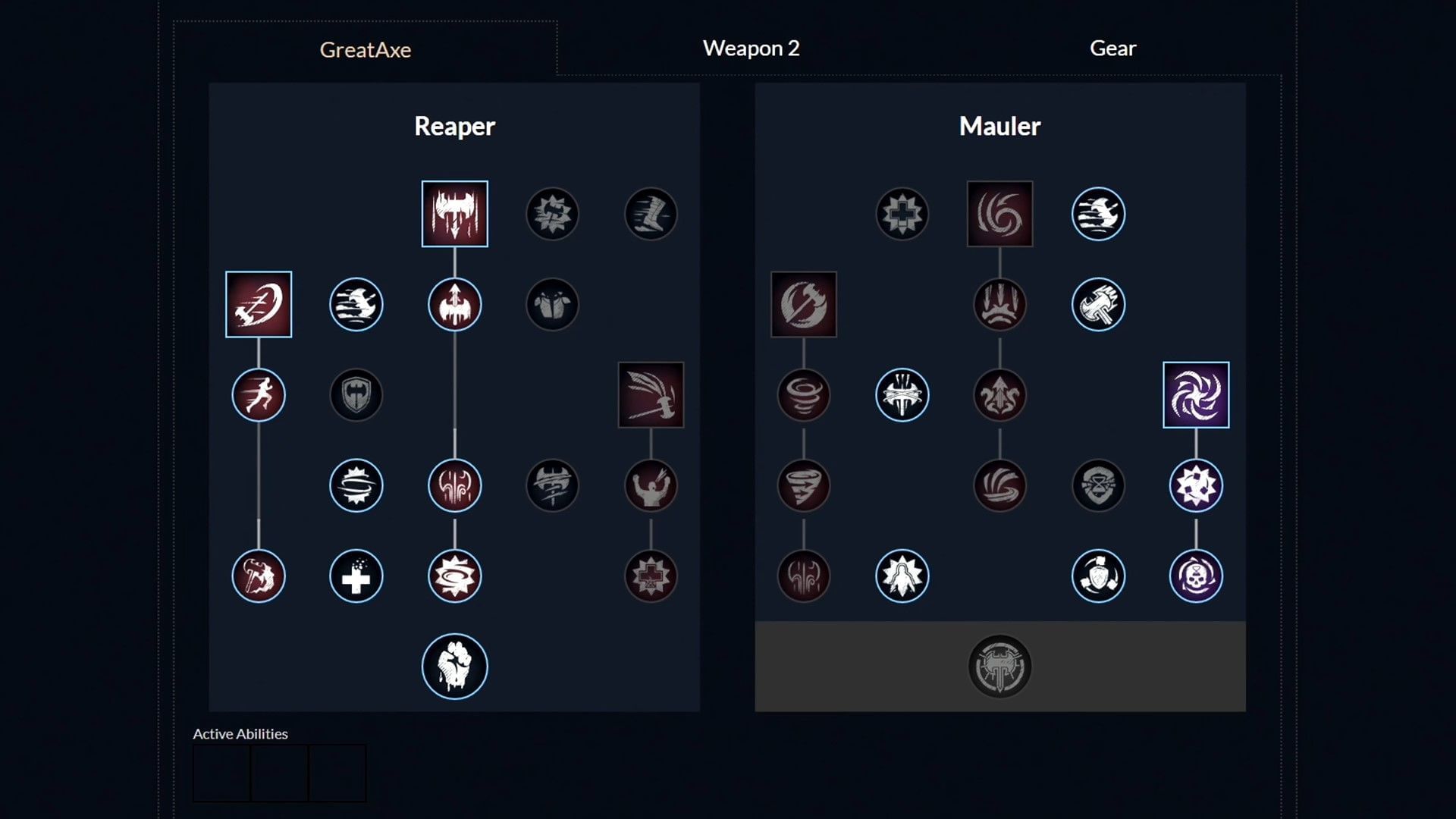The image size is (1456, 819).
Task: Select the Execute ability icon
Action: 651,394
